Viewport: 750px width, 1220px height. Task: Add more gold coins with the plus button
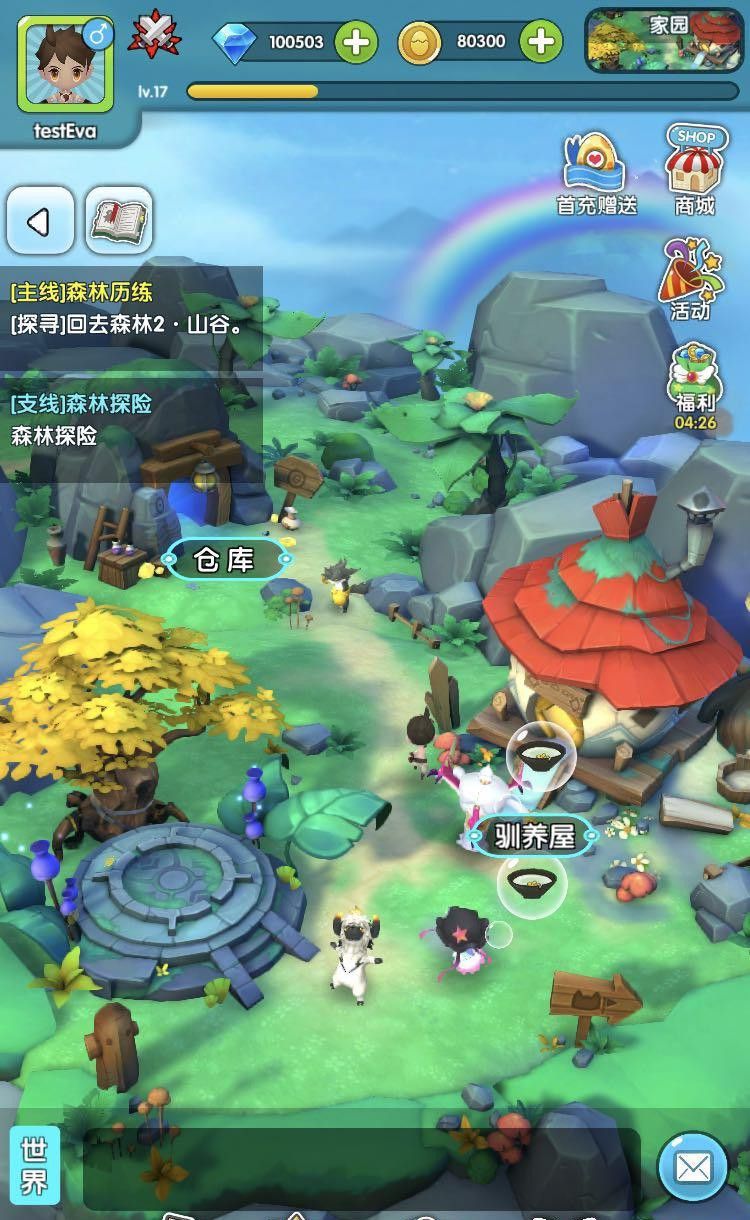tap(542, 42)
